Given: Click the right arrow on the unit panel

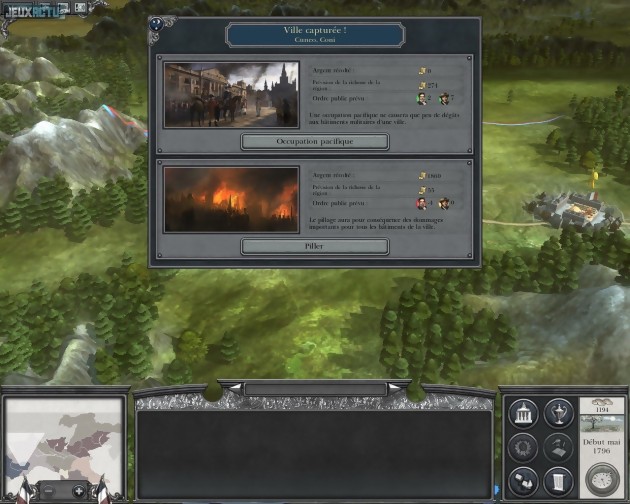Looking at the screenshot, I should pyautogui.click(x=397, y=387).
